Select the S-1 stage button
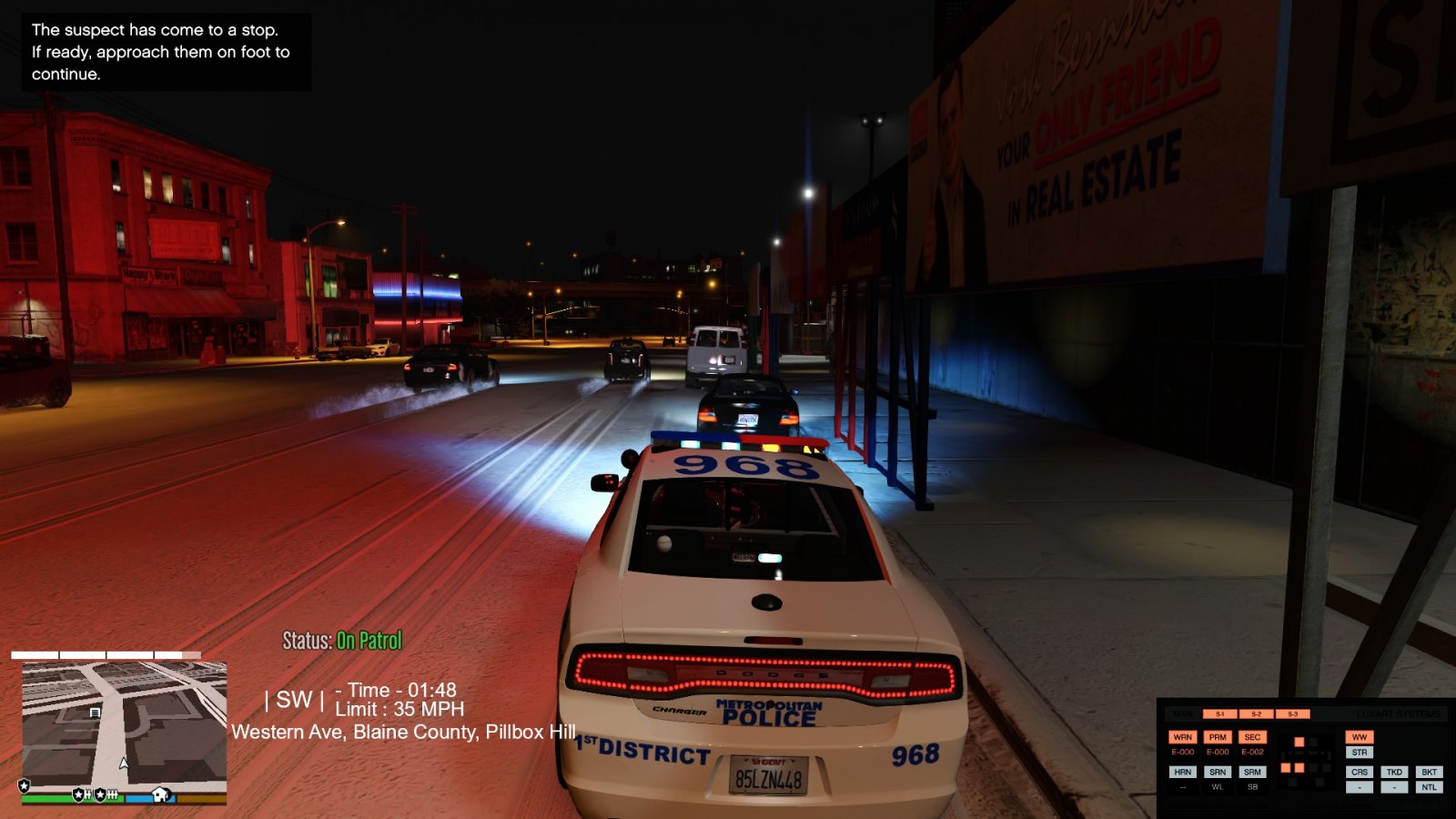This screenshot has width=1456, height=819. click(x=1220, y=714)
